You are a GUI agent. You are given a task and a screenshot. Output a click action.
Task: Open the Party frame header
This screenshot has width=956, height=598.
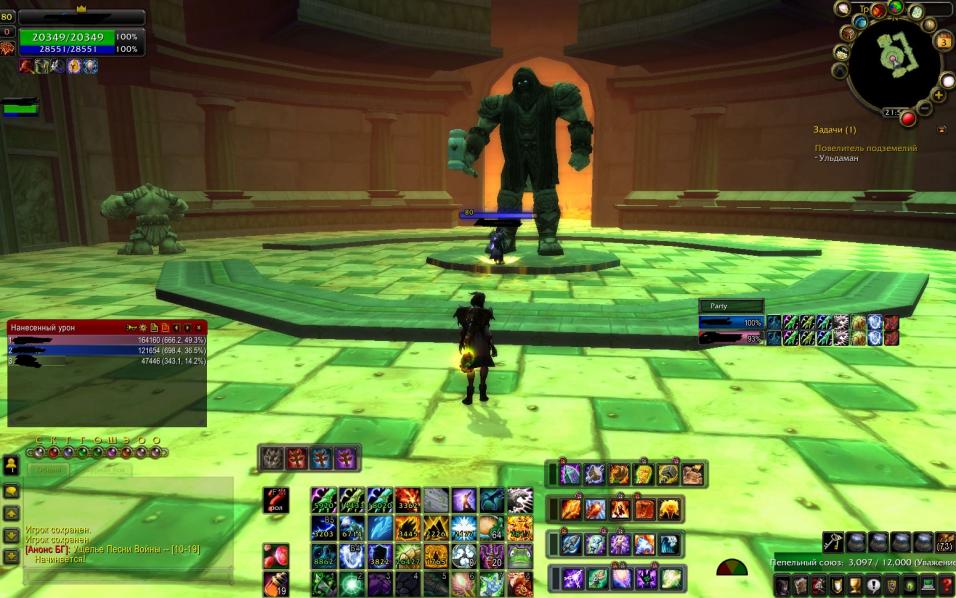731,306
